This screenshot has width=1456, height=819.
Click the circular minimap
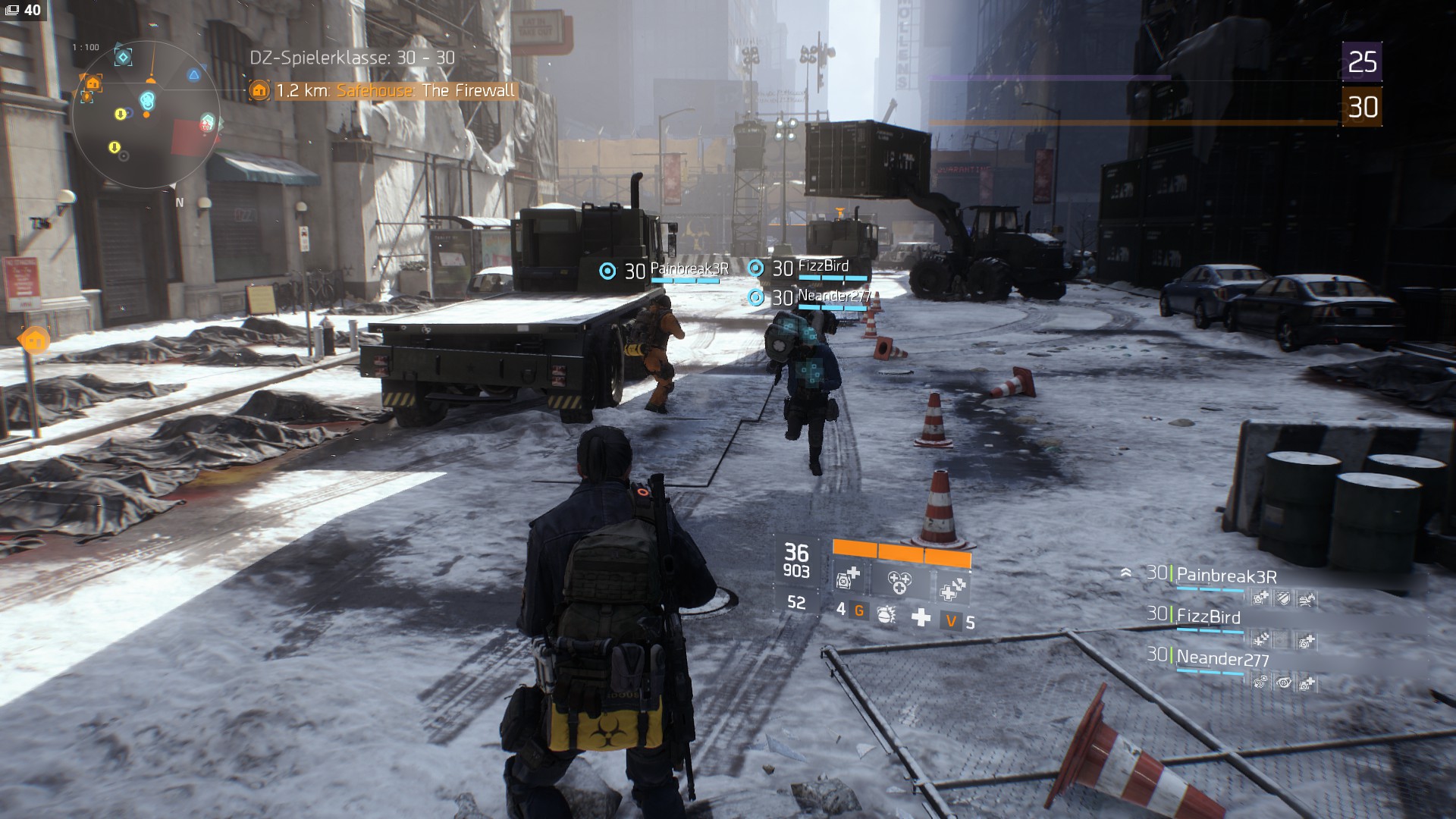tap(146, 114)
